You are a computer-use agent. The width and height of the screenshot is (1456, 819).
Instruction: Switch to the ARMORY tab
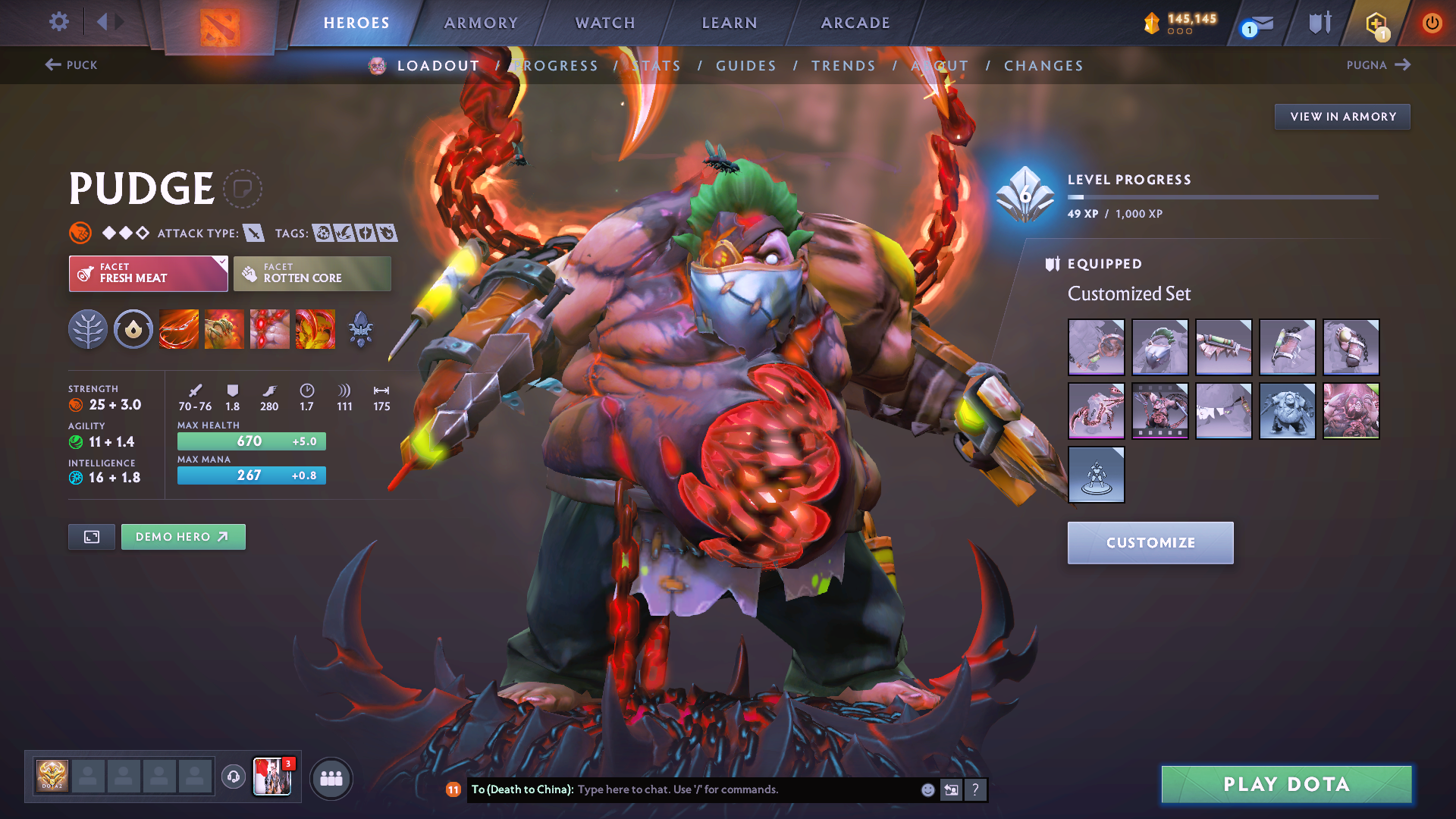(481, 22)
